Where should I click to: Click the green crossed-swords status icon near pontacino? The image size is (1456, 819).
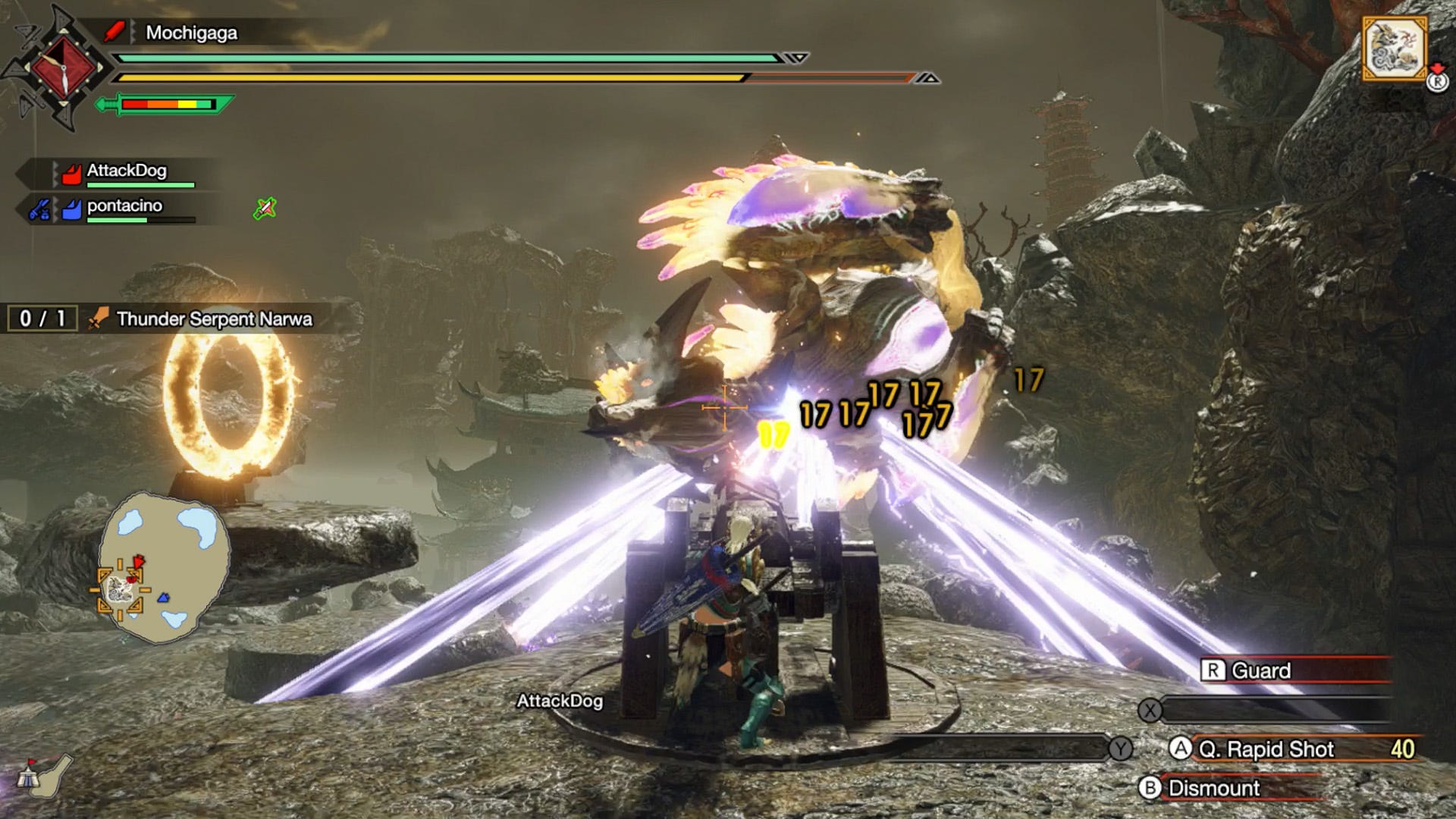(264, 209)
